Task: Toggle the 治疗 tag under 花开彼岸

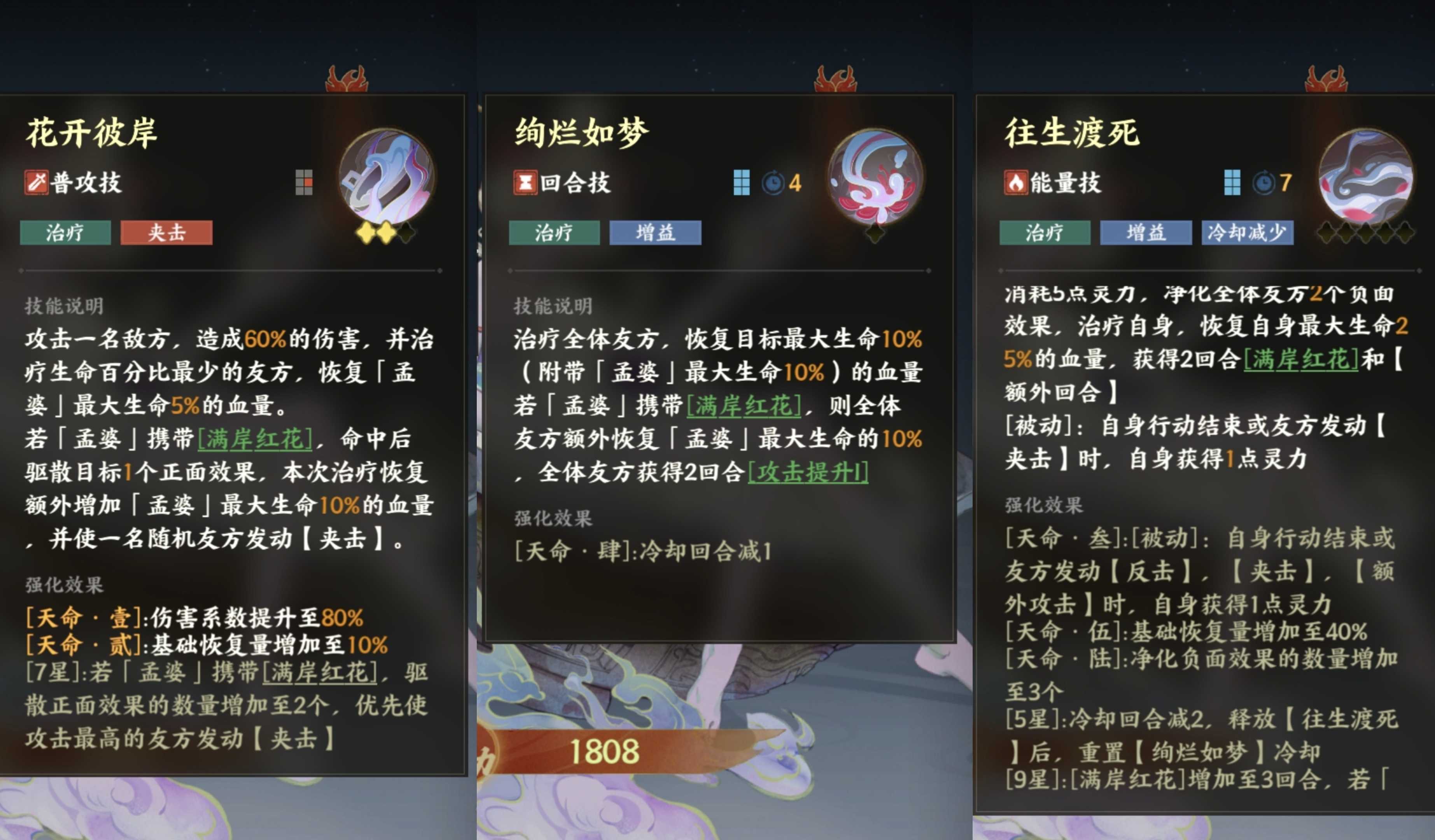Action: (x=65, y=233)
